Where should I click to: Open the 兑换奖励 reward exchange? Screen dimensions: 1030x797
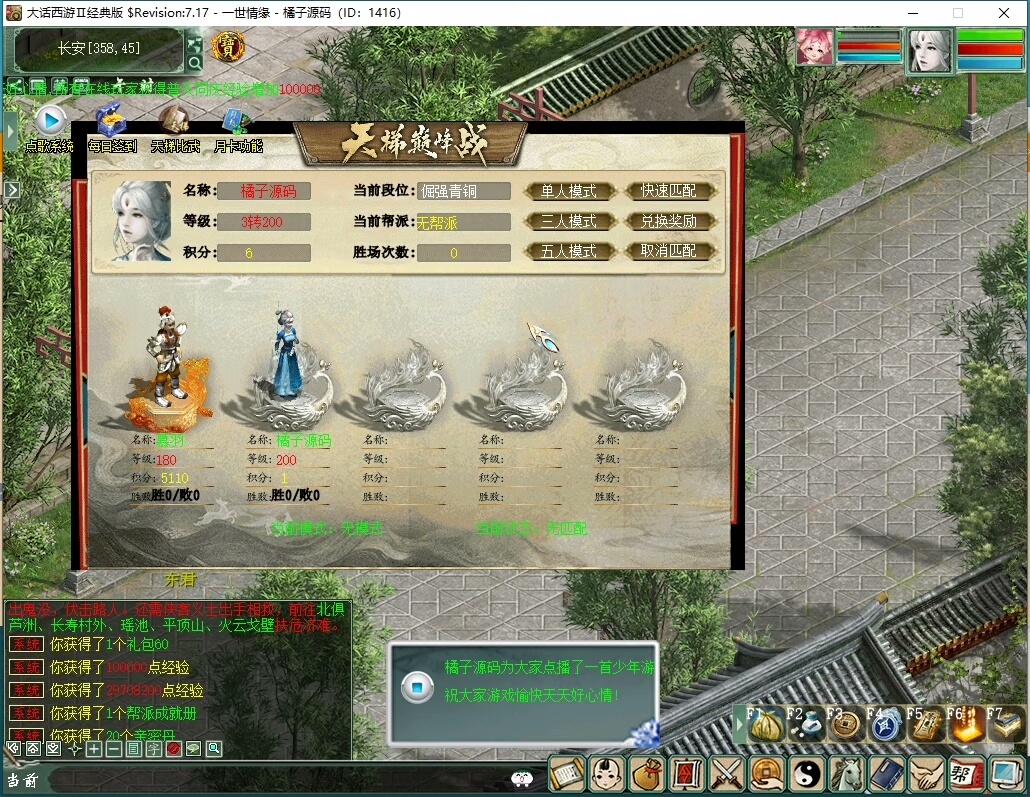pyautogui.click(x=669, y=221)
